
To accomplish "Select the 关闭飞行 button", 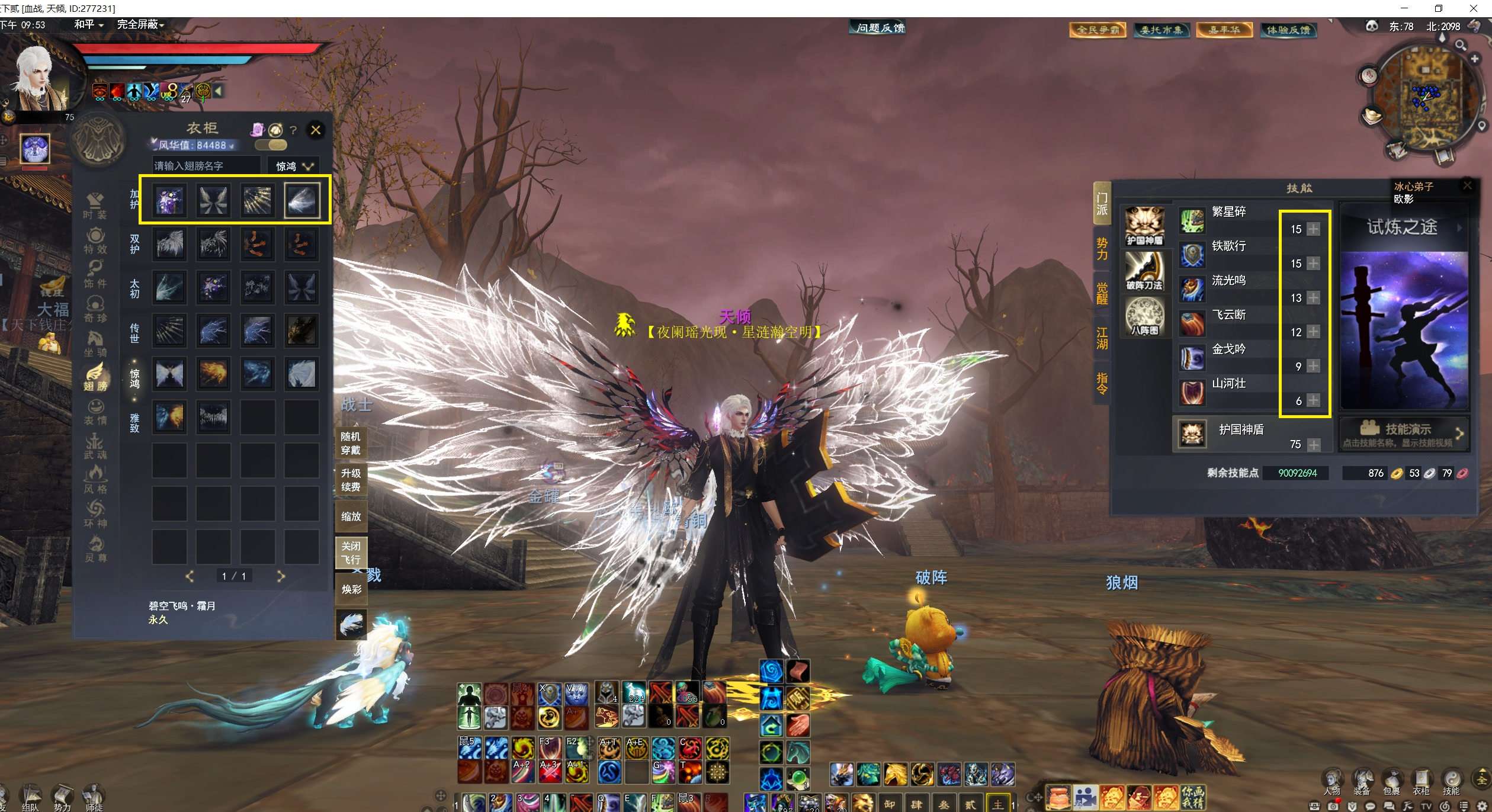I will coord(351,553).
